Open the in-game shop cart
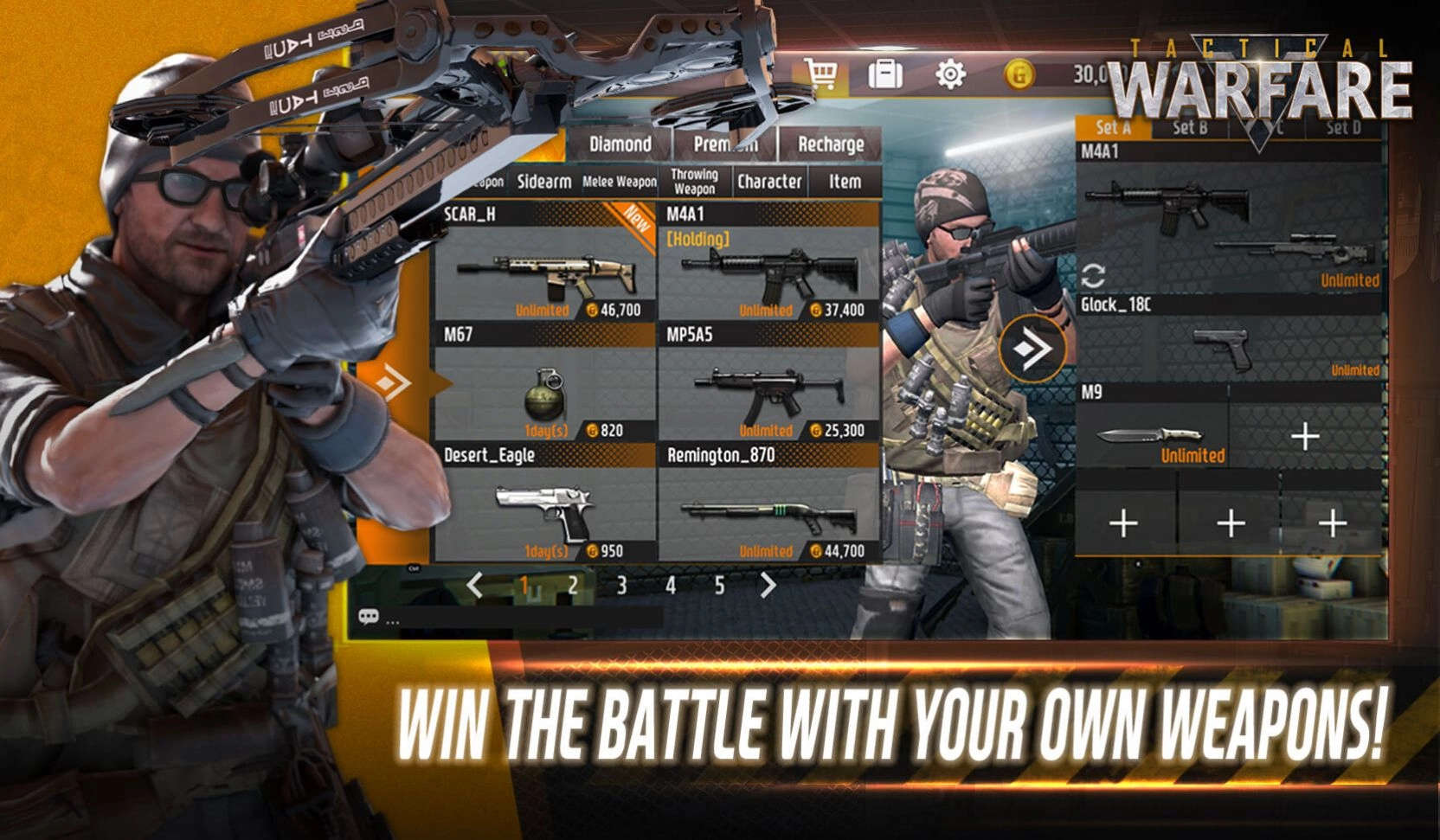The height and width of the screenshot is (840, 1440). pos(823,74)
